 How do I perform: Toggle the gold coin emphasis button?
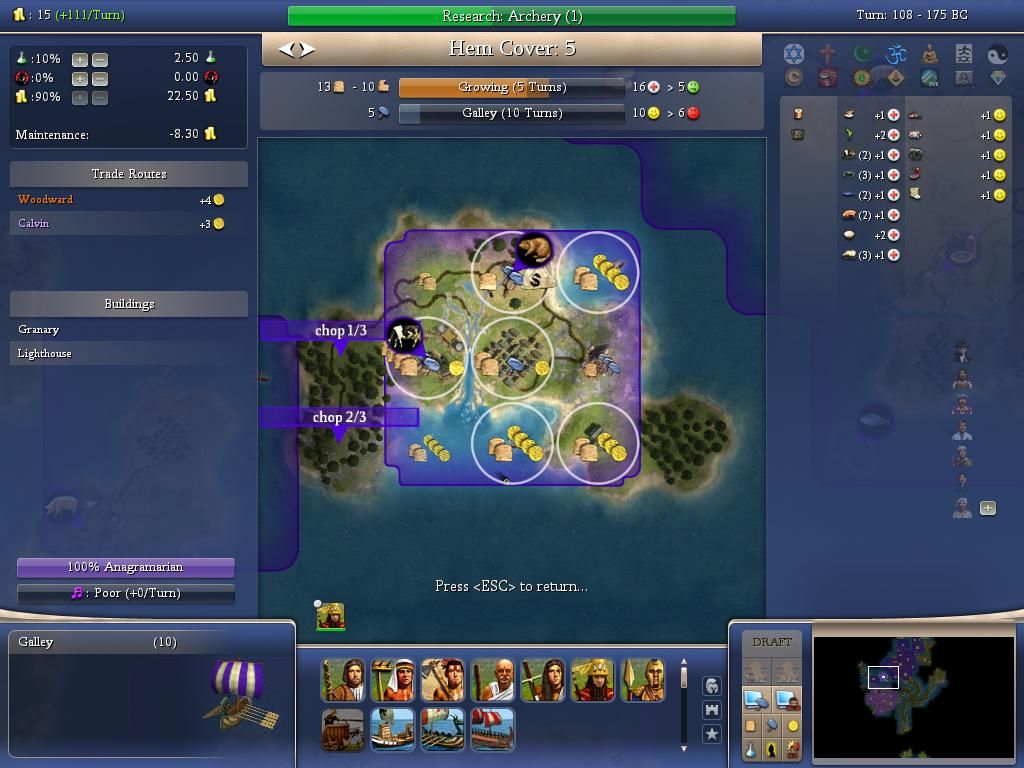[x=793, y=725]
